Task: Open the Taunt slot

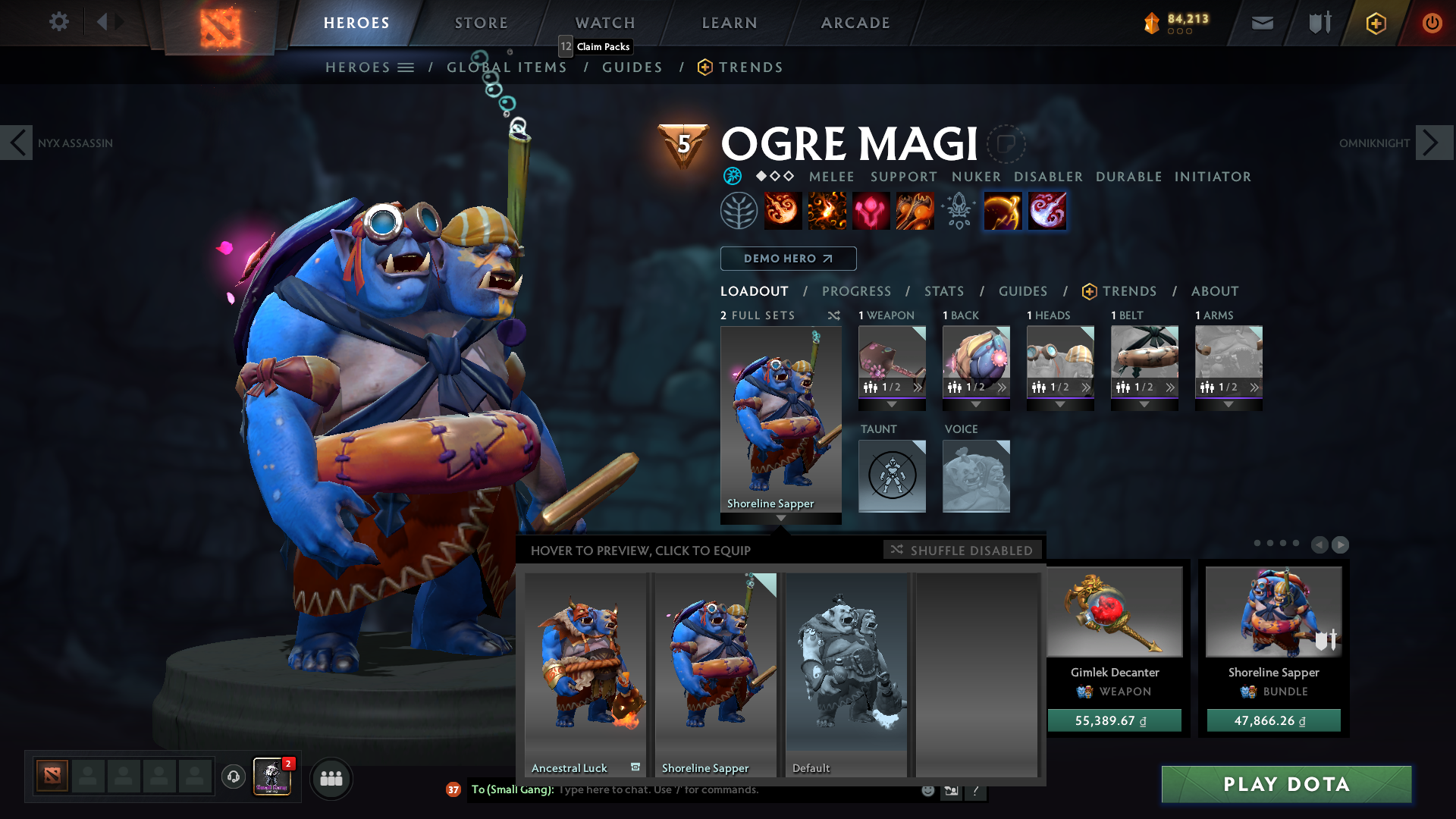Action: [x=892, y=475]
